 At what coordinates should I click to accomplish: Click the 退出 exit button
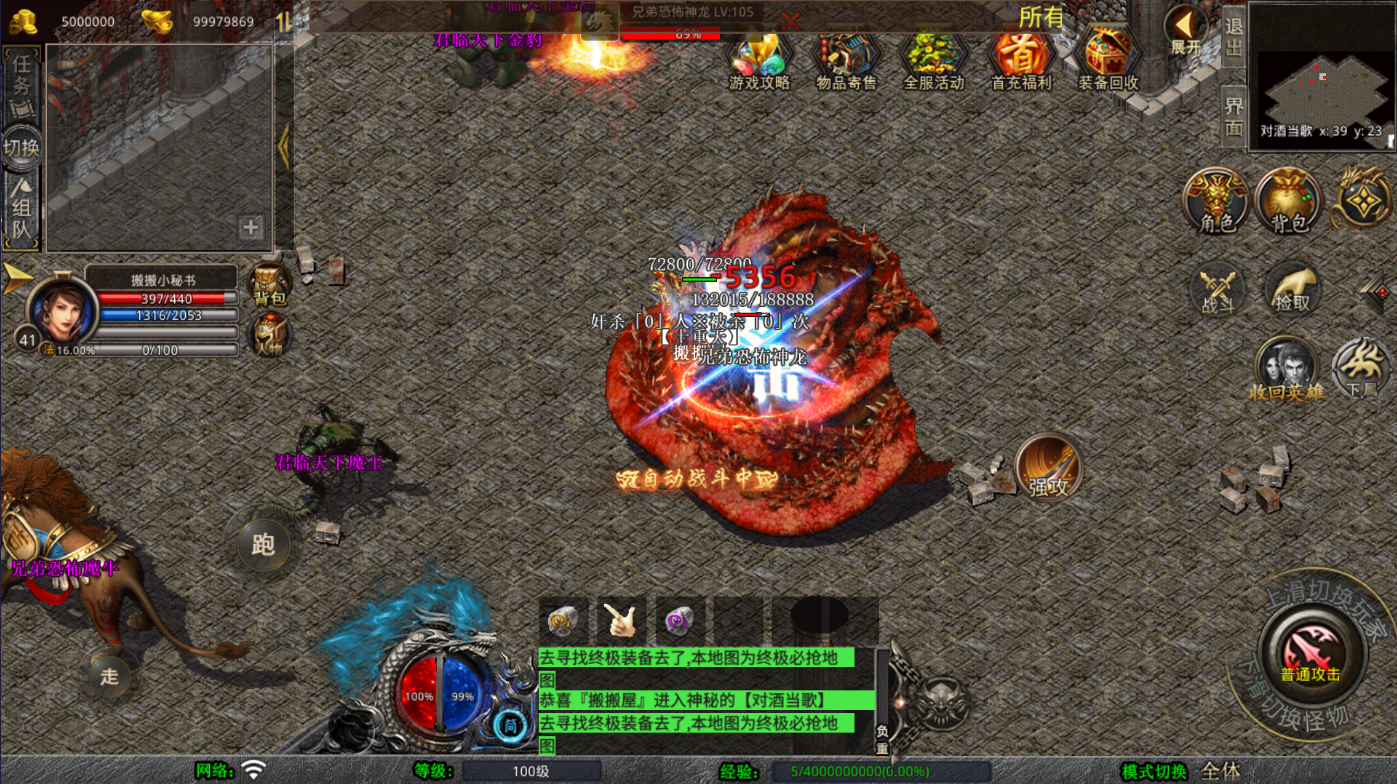click(1234, 40)
